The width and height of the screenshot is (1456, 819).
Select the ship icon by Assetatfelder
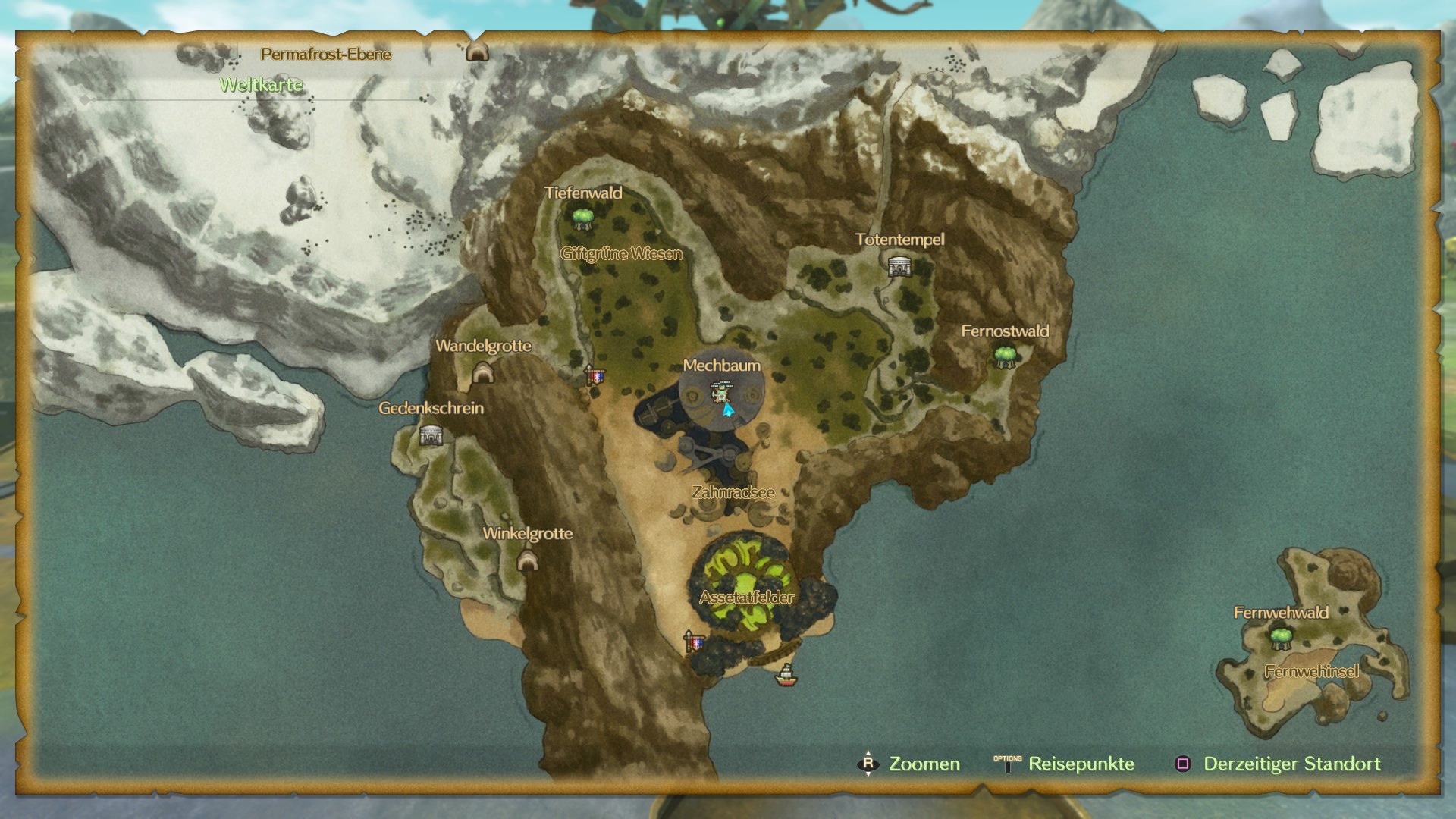(x=786, y=674)
